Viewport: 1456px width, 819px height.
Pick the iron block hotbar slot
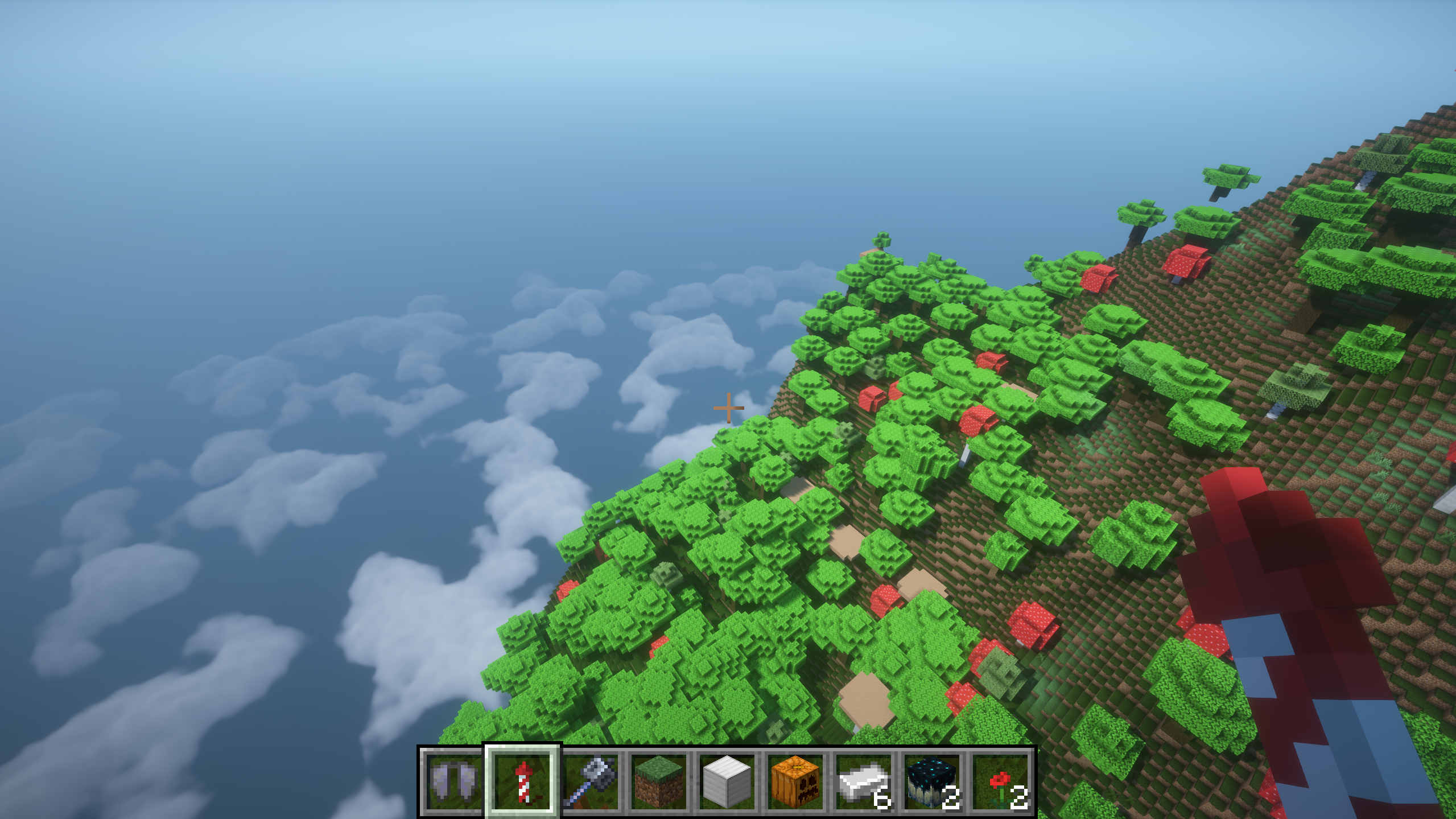(x=727, y=781)
